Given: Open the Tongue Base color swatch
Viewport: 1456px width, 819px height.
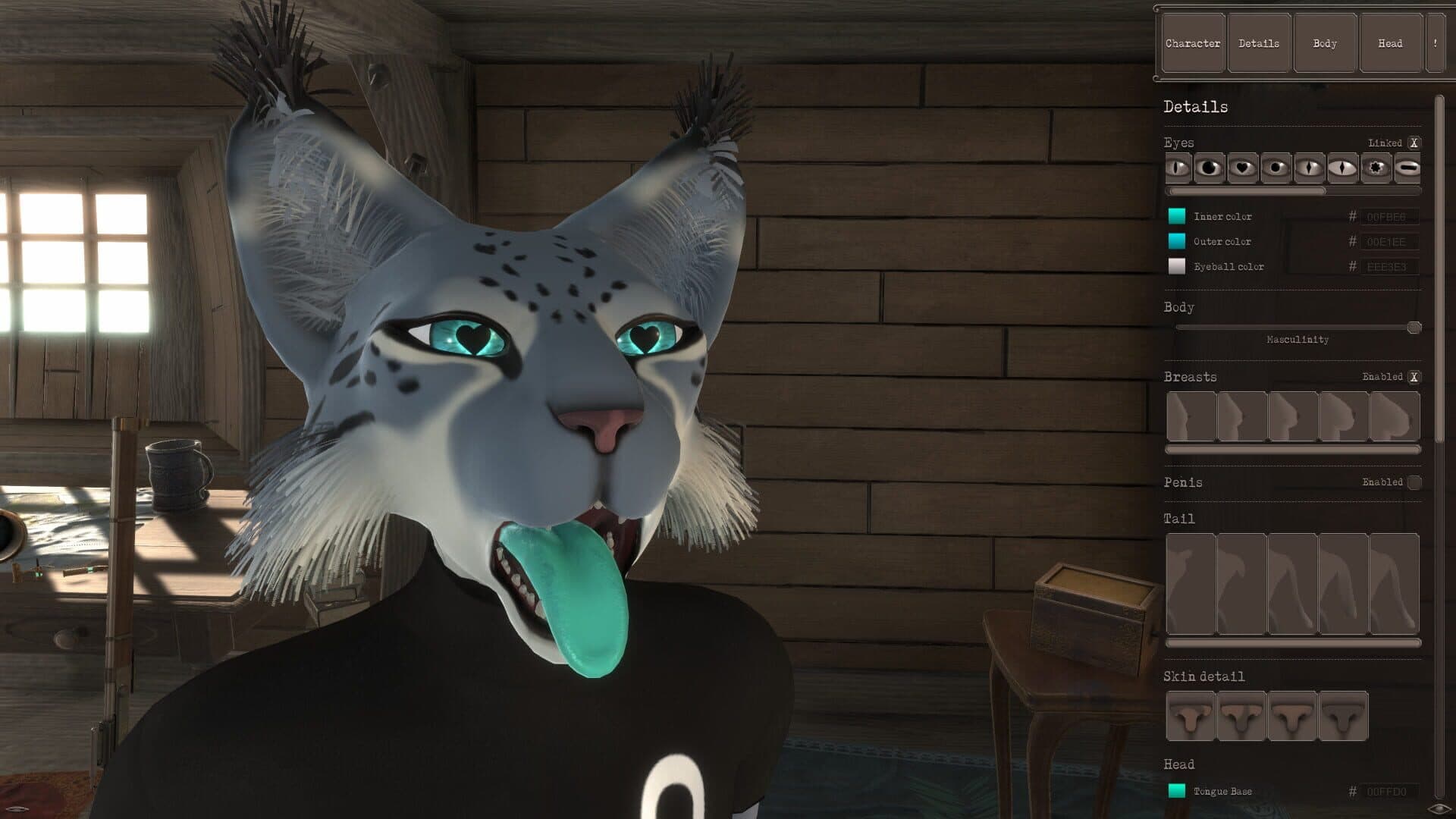Looking at the screenshot, I should point(1177,791).
